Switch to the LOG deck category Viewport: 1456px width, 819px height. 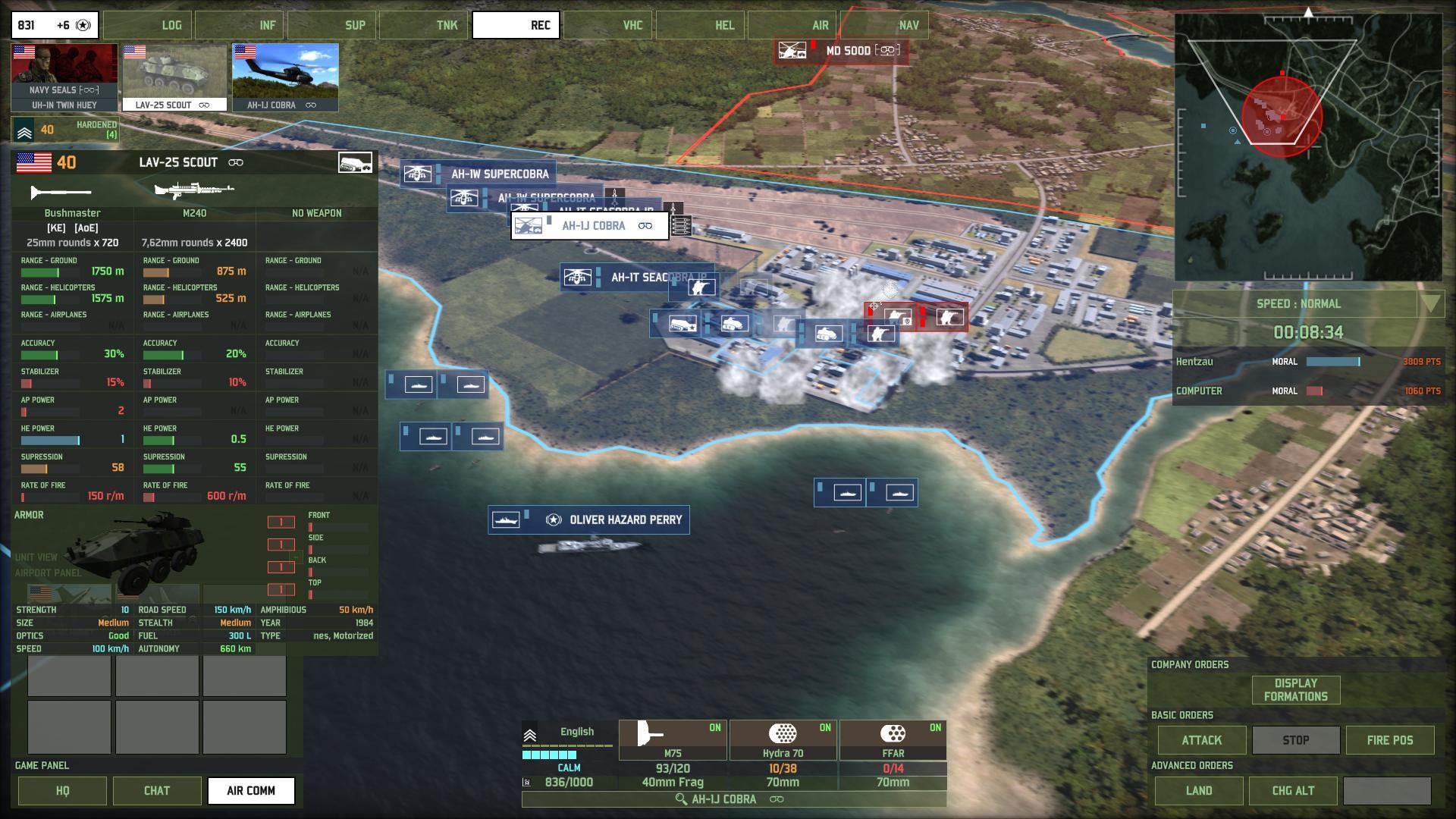coord(147,25)
